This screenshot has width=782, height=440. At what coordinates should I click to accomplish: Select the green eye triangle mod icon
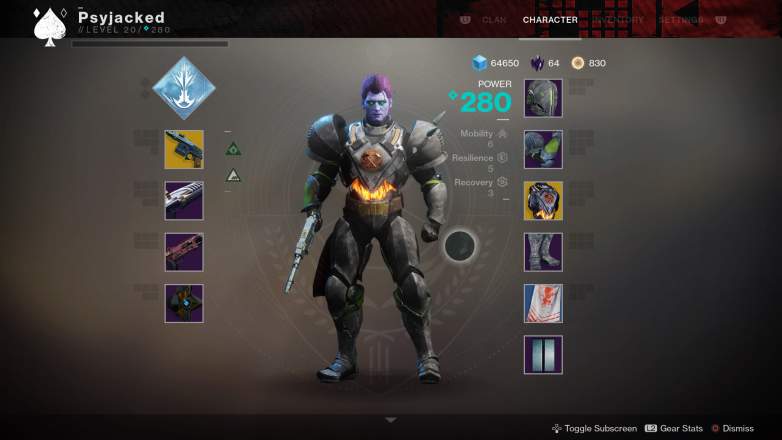(233, 149)
